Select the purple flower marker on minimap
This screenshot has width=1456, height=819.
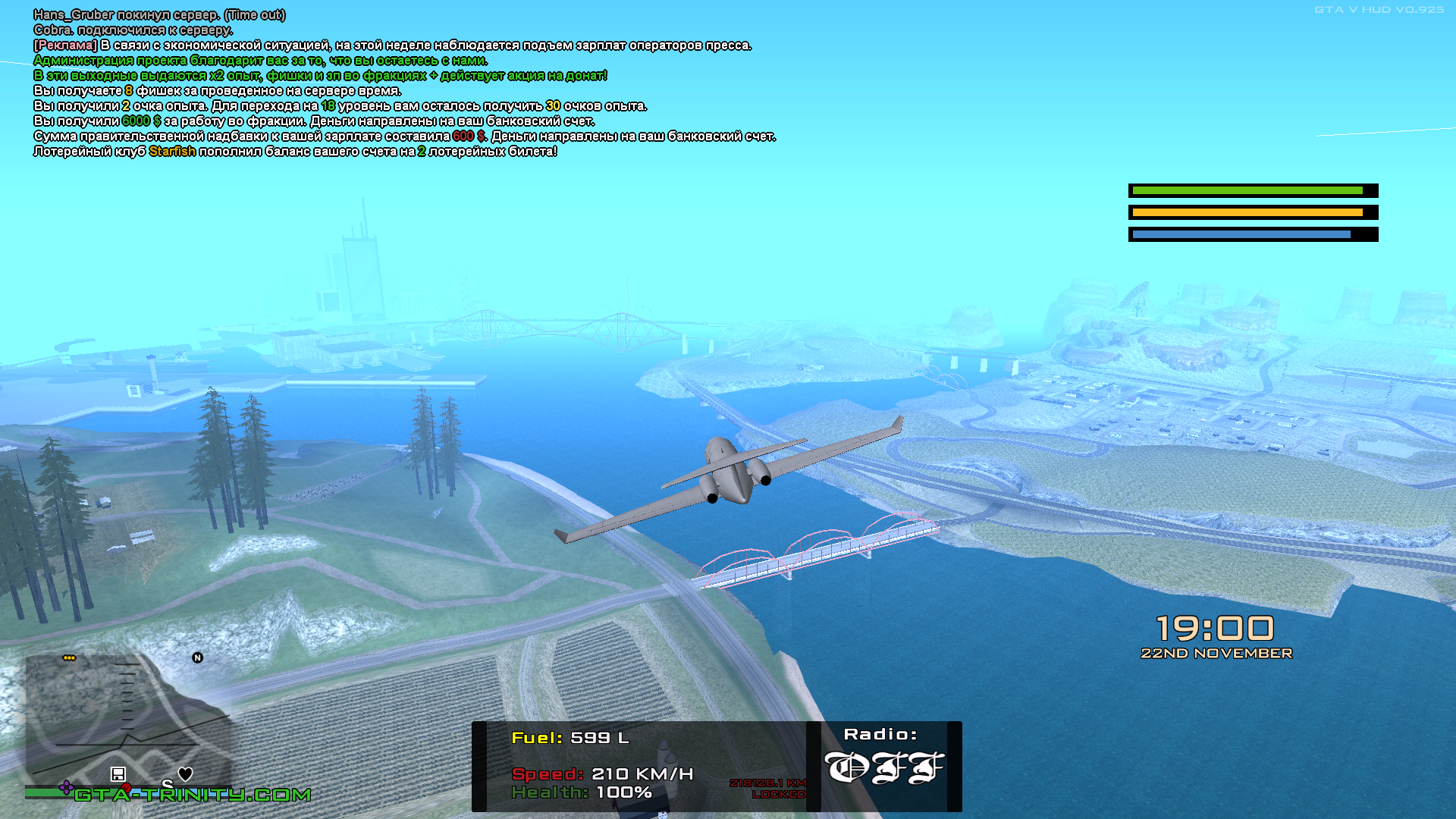[67, 786]
